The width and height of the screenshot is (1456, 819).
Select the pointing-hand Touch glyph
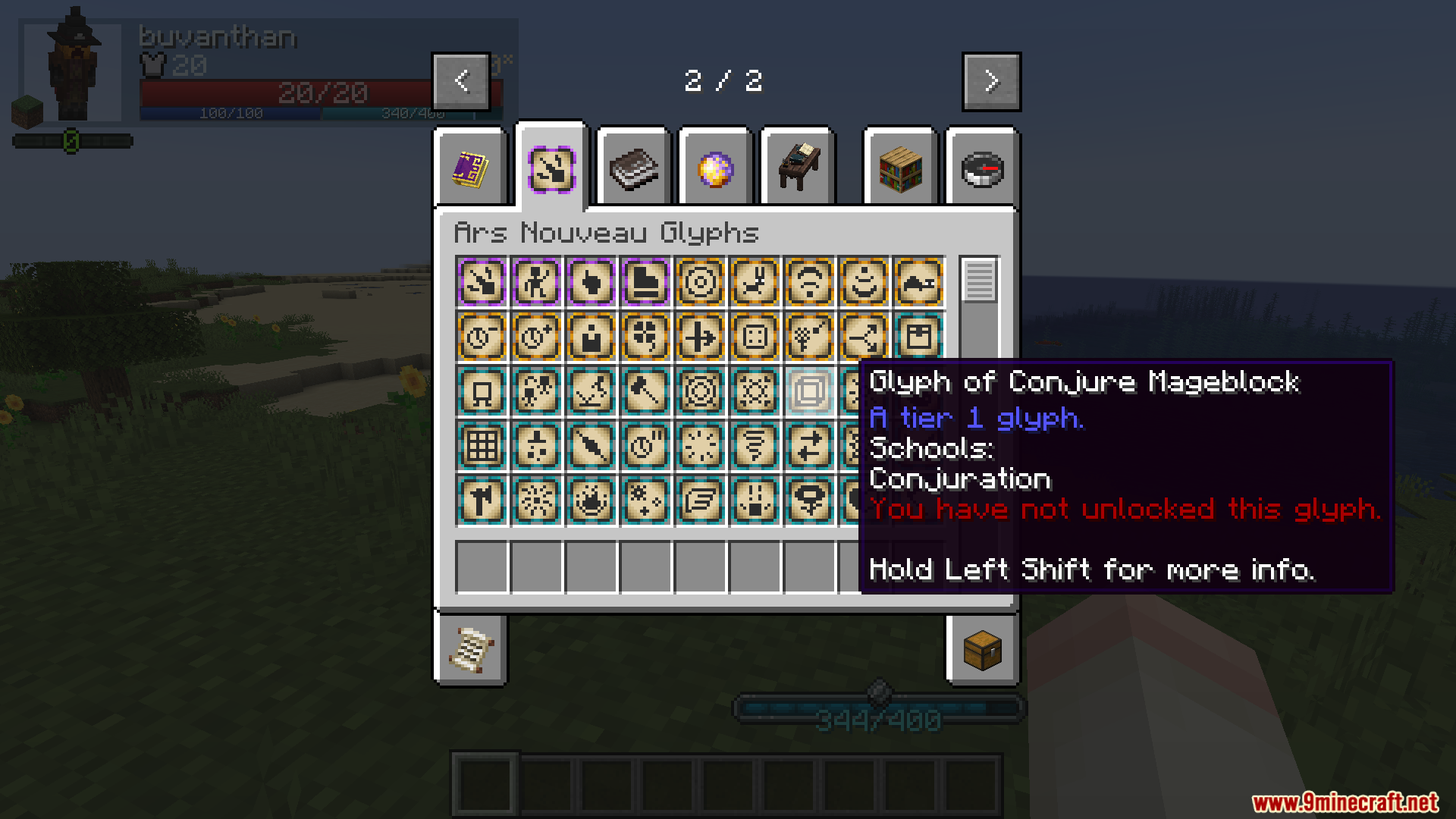(x=591, y=282)
